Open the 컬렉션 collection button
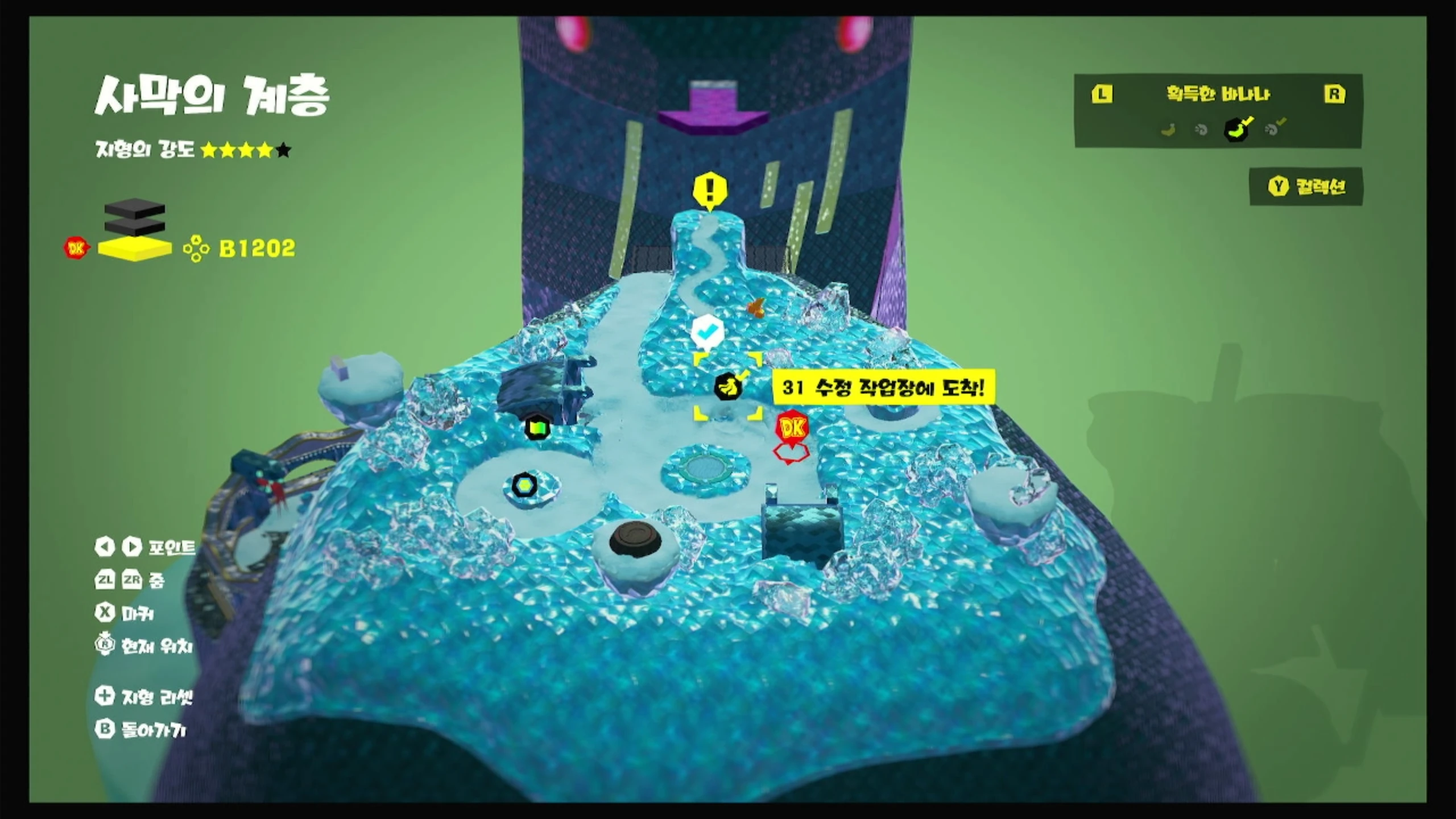Image resolution: width=1456 pixels, height=819 pixels. click(x=1306, y=187)
